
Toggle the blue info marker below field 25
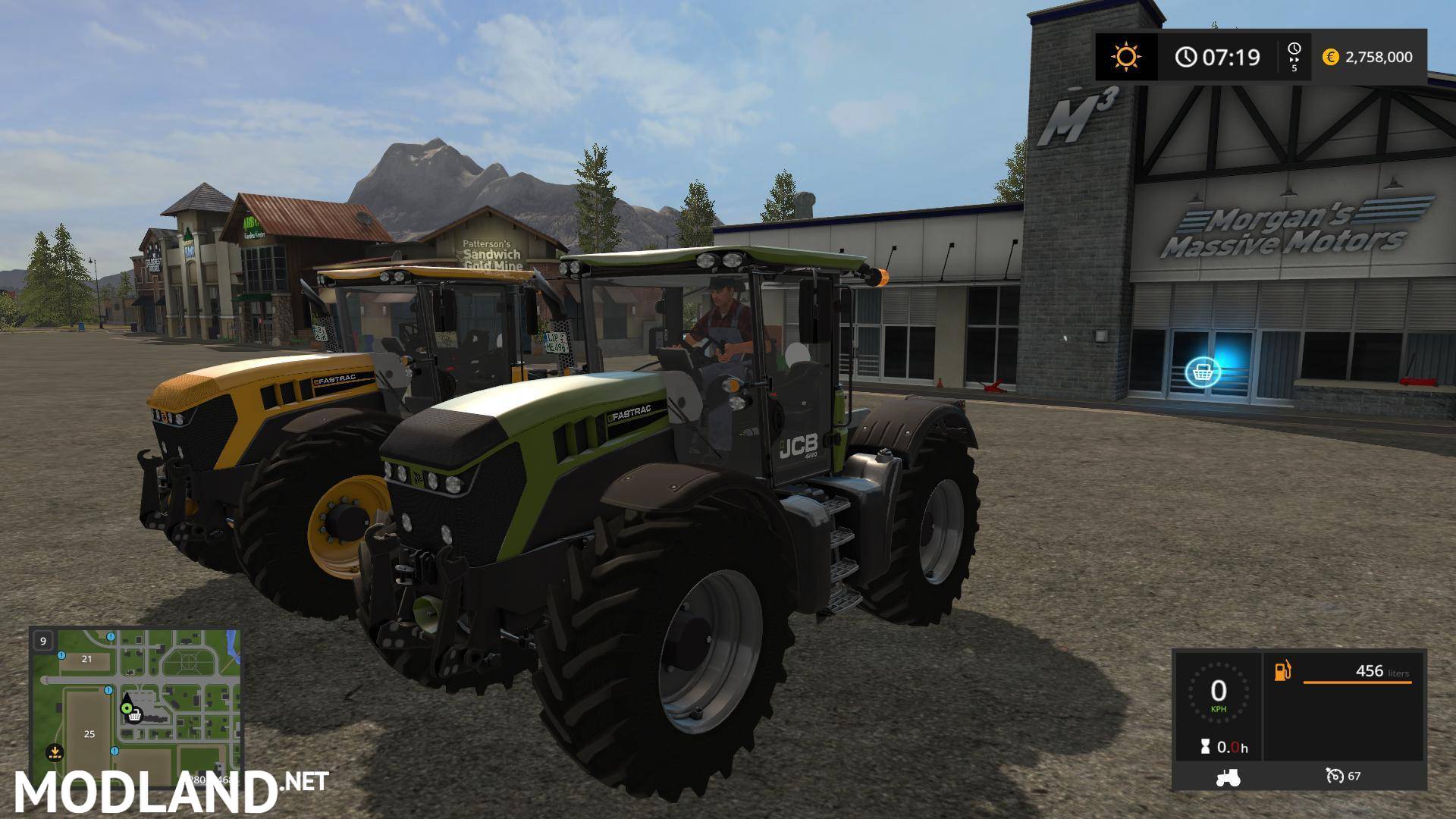(115, 751)
